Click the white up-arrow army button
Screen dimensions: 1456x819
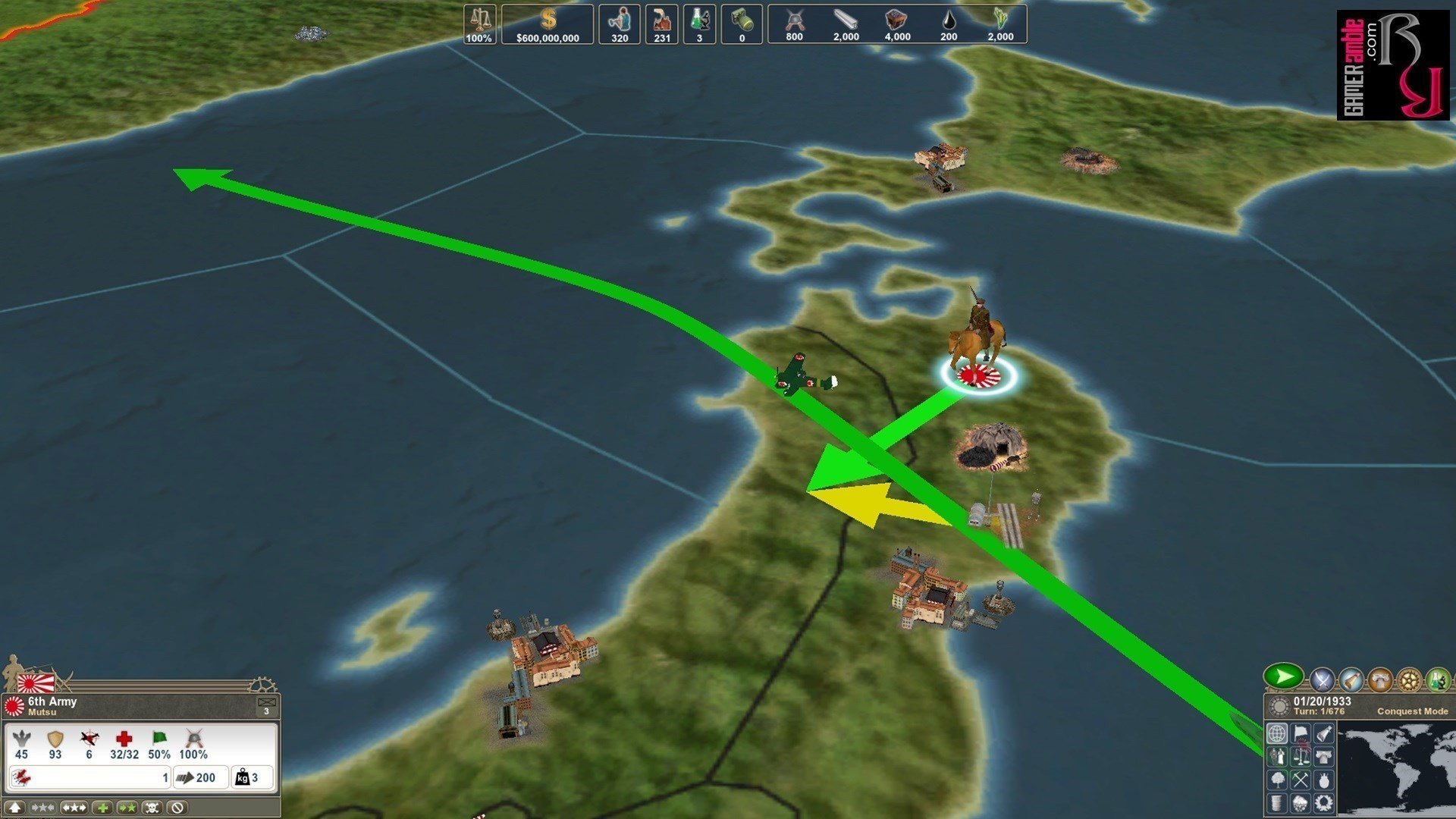[15, 808]
